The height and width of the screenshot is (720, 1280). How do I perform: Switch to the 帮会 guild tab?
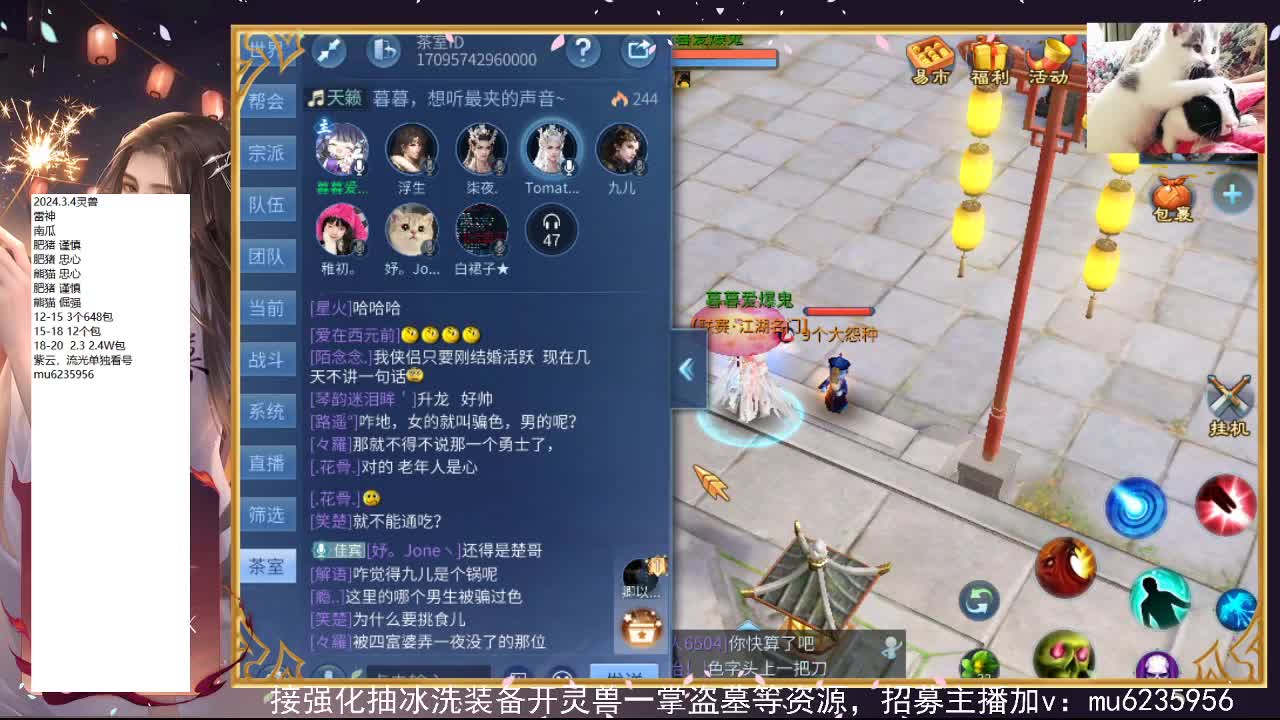point(266,101)
